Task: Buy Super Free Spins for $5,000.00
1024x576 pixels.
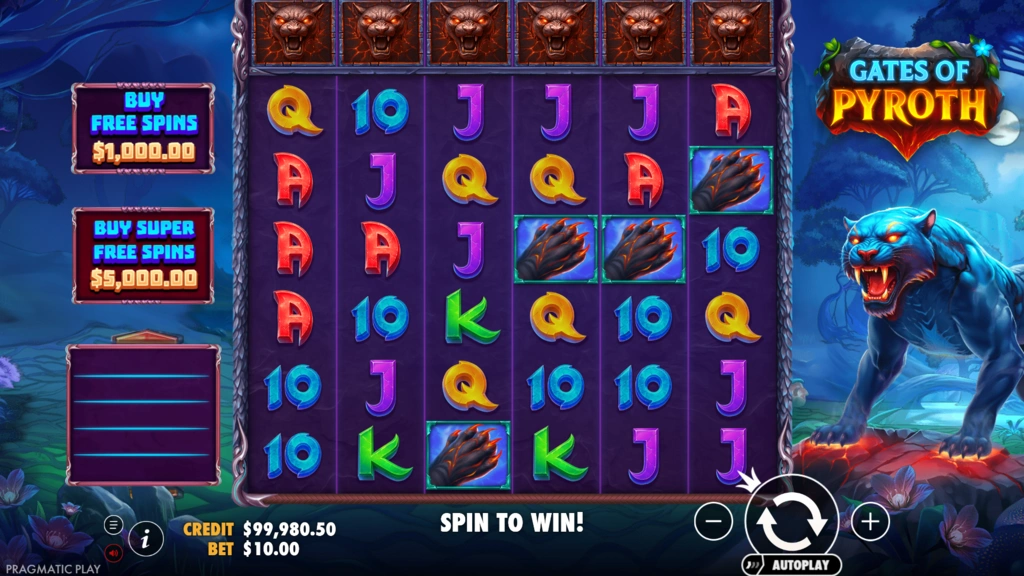Action: click(x=143, y=254)
